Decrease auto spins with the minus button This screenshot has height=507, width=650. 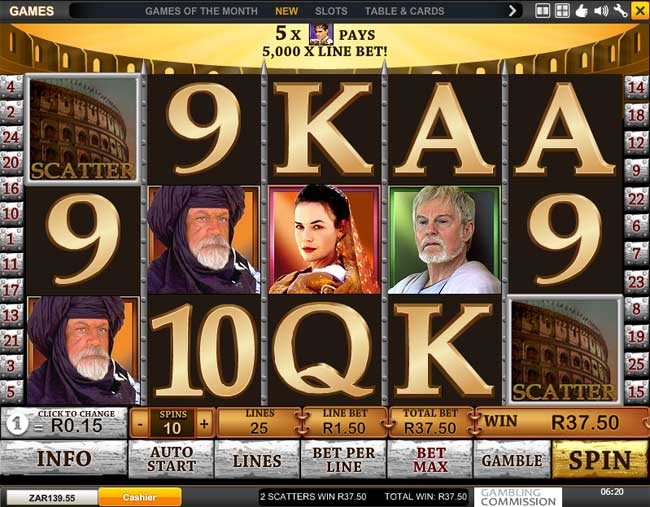pyautogui.click(x=139, y=423)
